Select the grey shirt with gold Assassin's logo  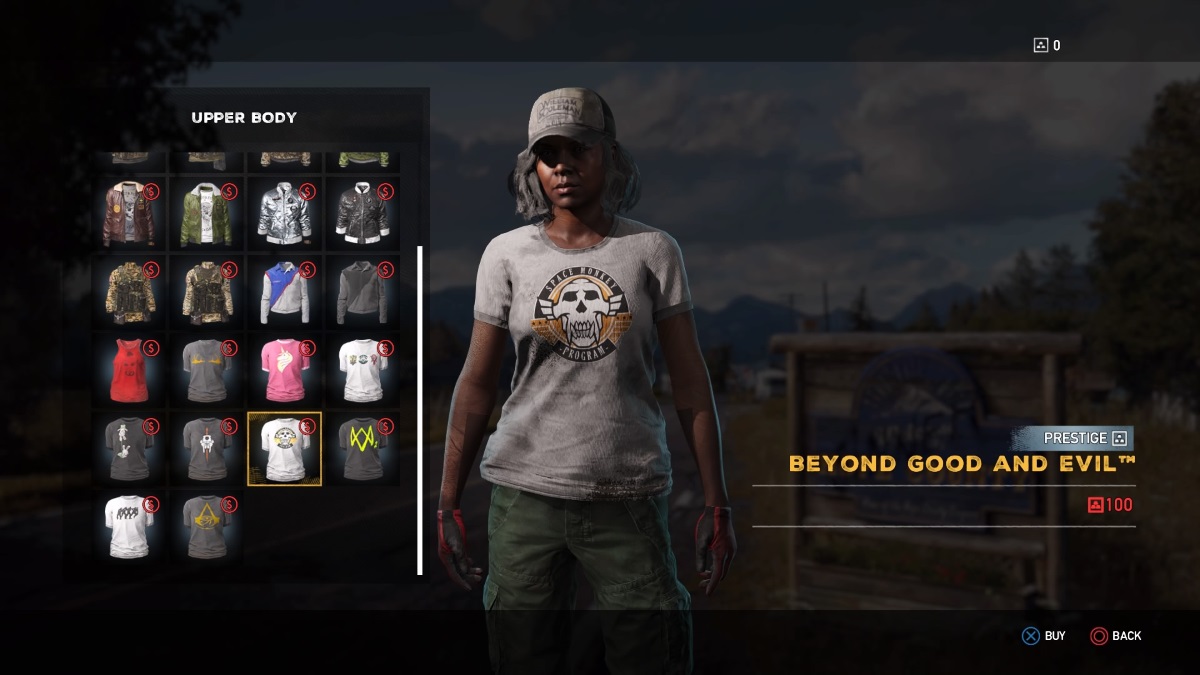coord(207,526)
